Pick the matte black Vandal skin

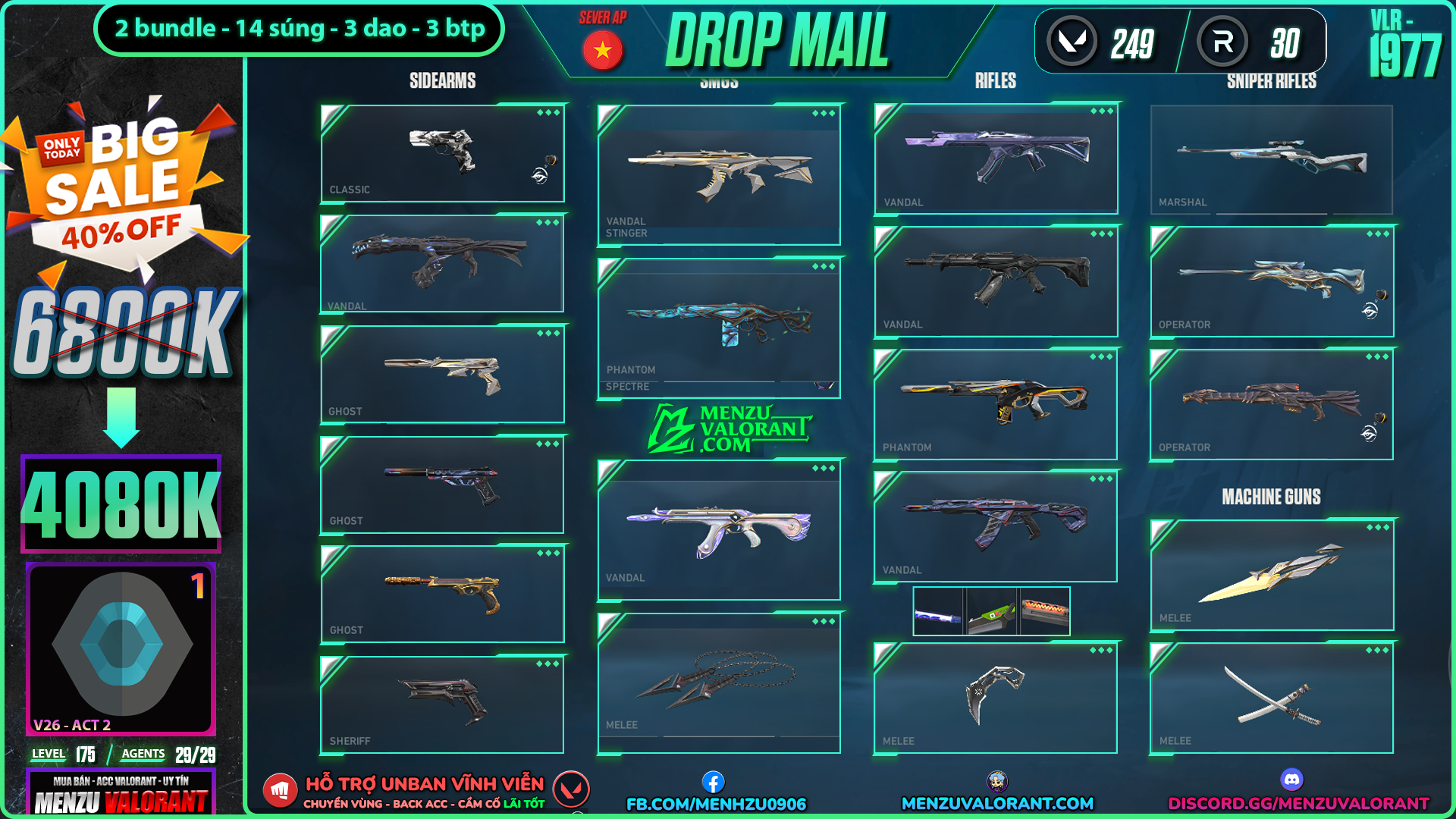point(995,281)
